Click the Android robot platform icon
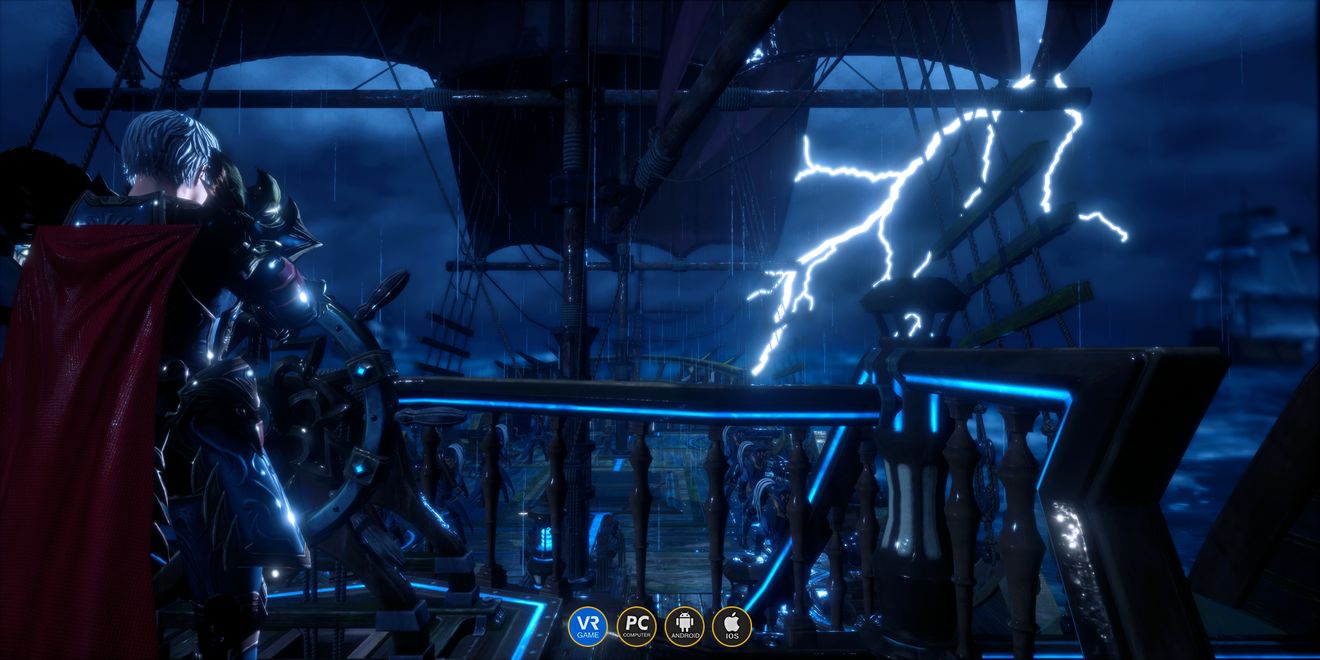Viewport: 1320px width, 660px height. click(x=684, y=626)
